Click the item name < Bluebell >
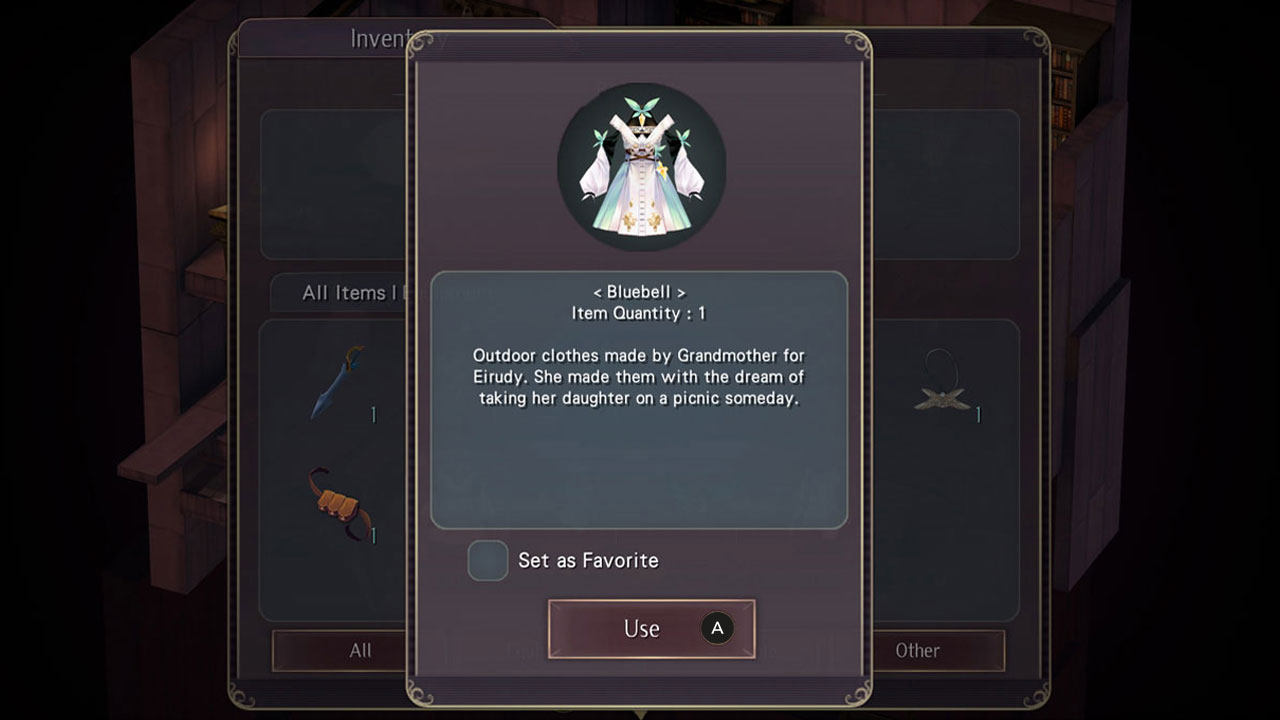This screenshot has width=1280, height=720. pos(638,292)
